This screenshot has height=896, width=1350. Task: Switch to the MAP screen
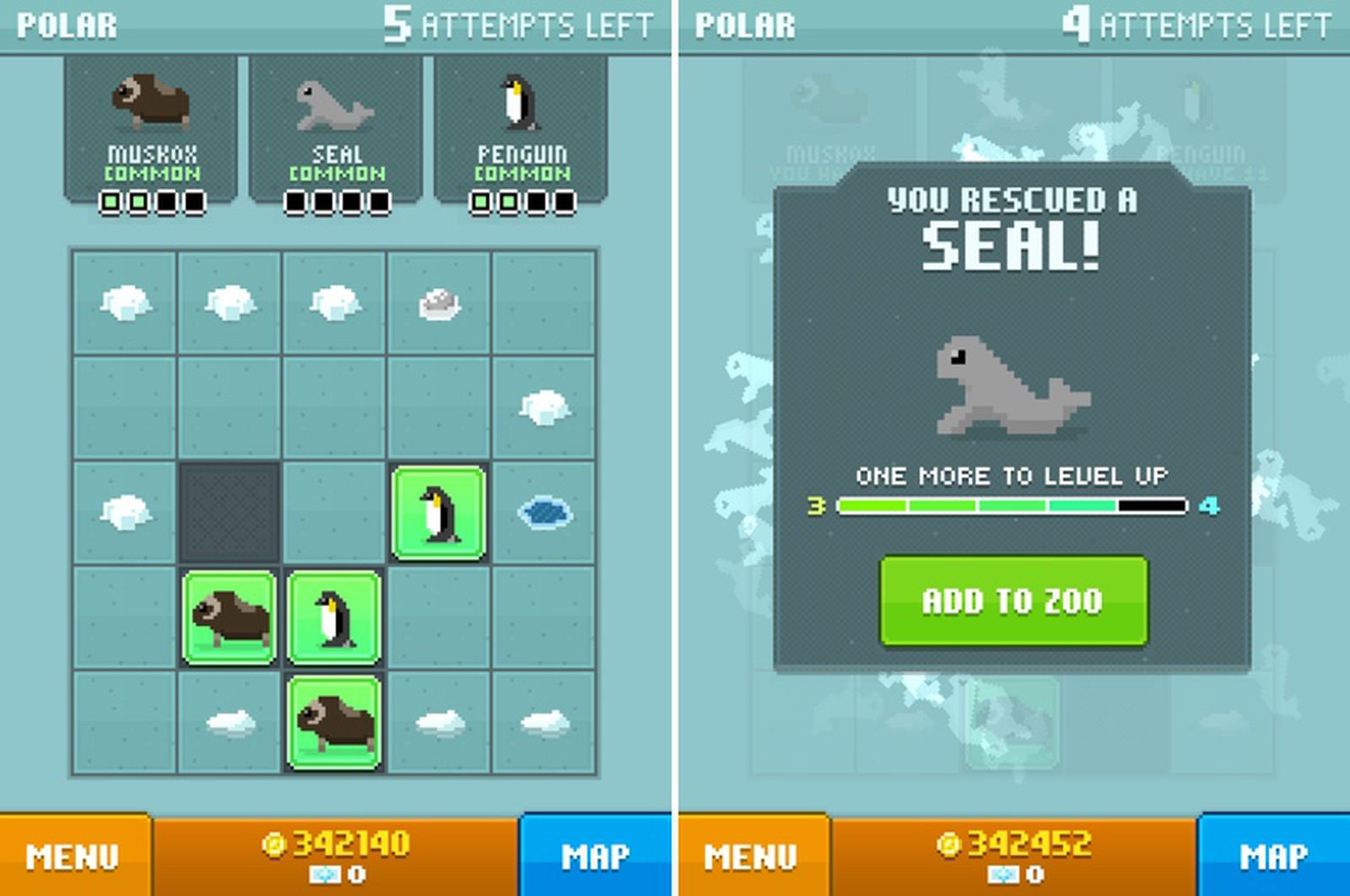(595, 855)
